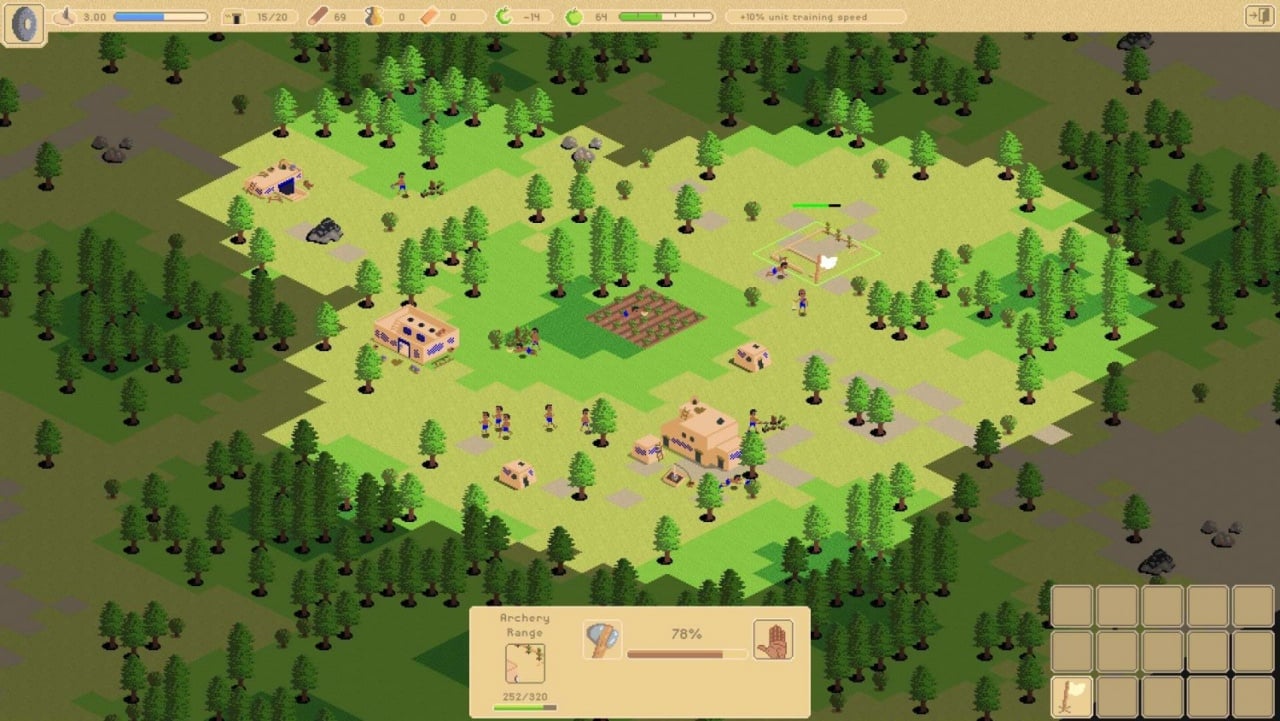
Task: Click the exit door button
Action: tap(1258, 16)
